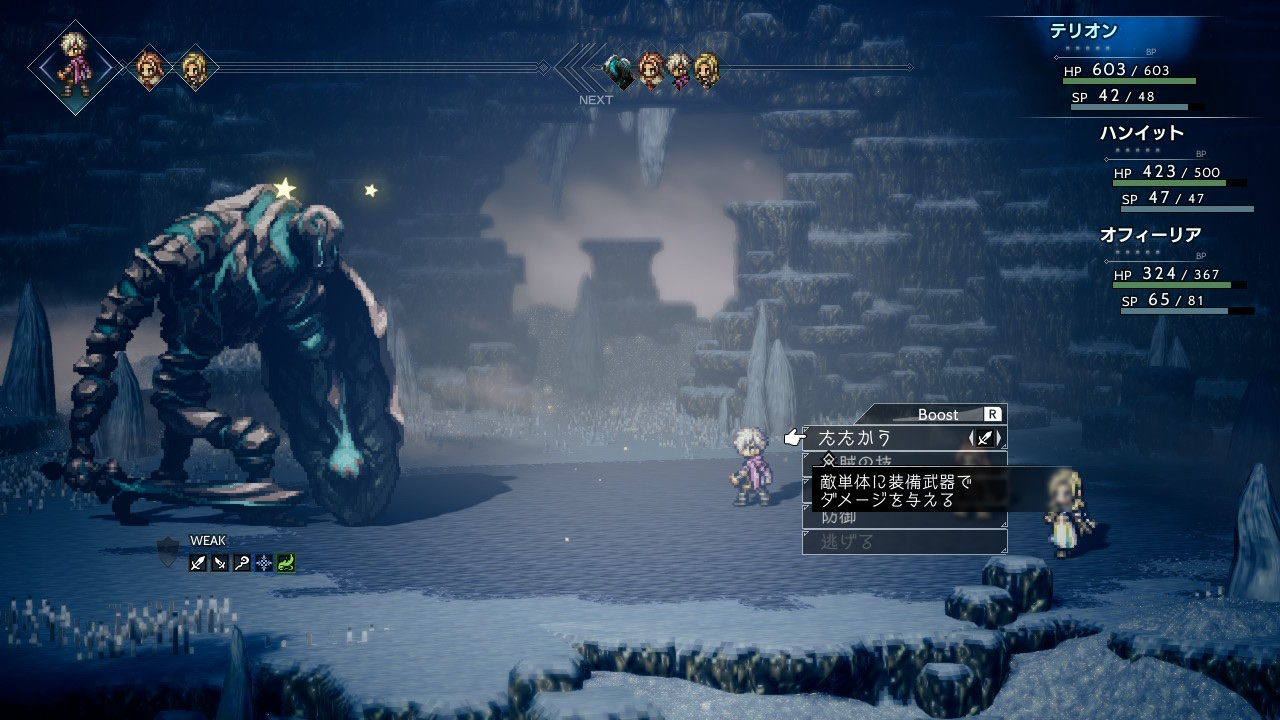Select ハンイット in the party status list

[1141, 133]
